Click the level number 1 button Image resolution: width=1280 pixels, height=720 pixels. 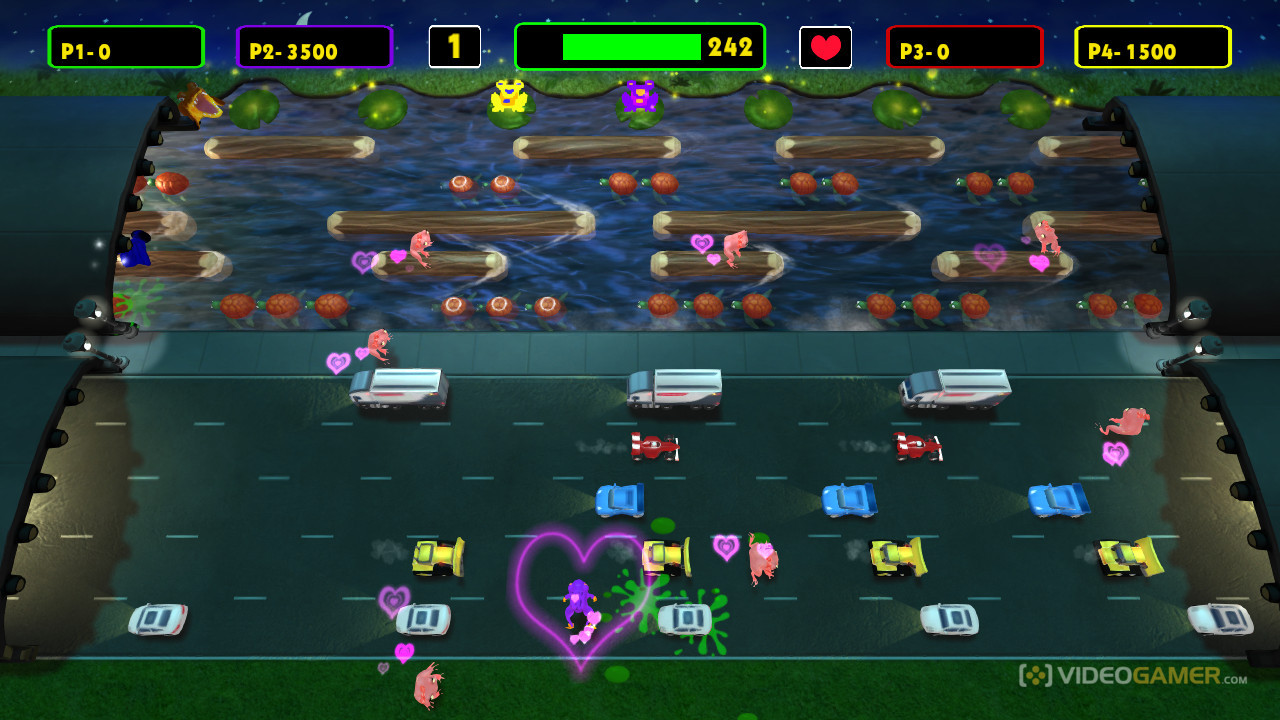pyautogui.click(x=455, y=43)
